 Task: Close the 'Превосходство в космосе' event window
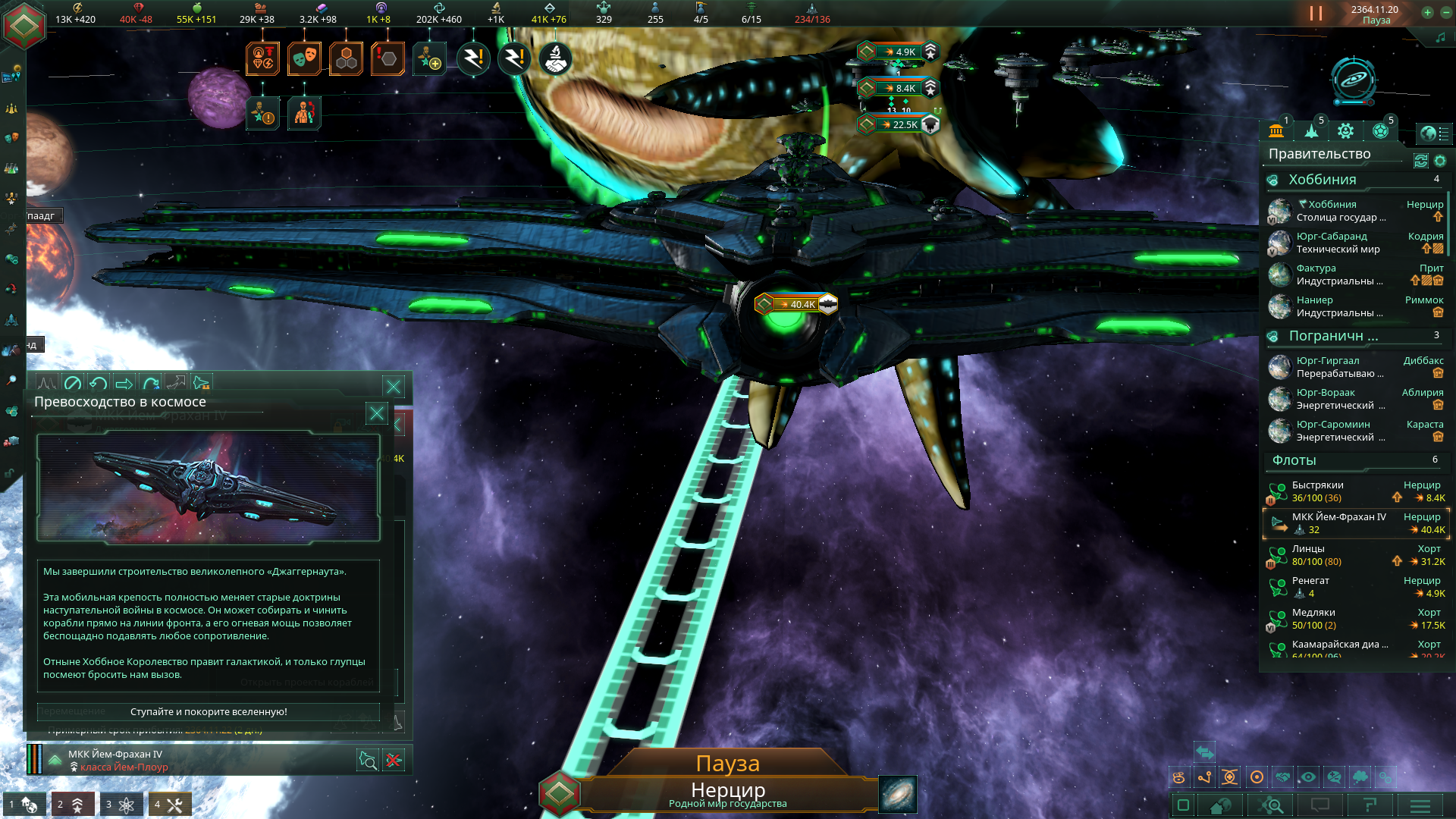pos(377,413)
